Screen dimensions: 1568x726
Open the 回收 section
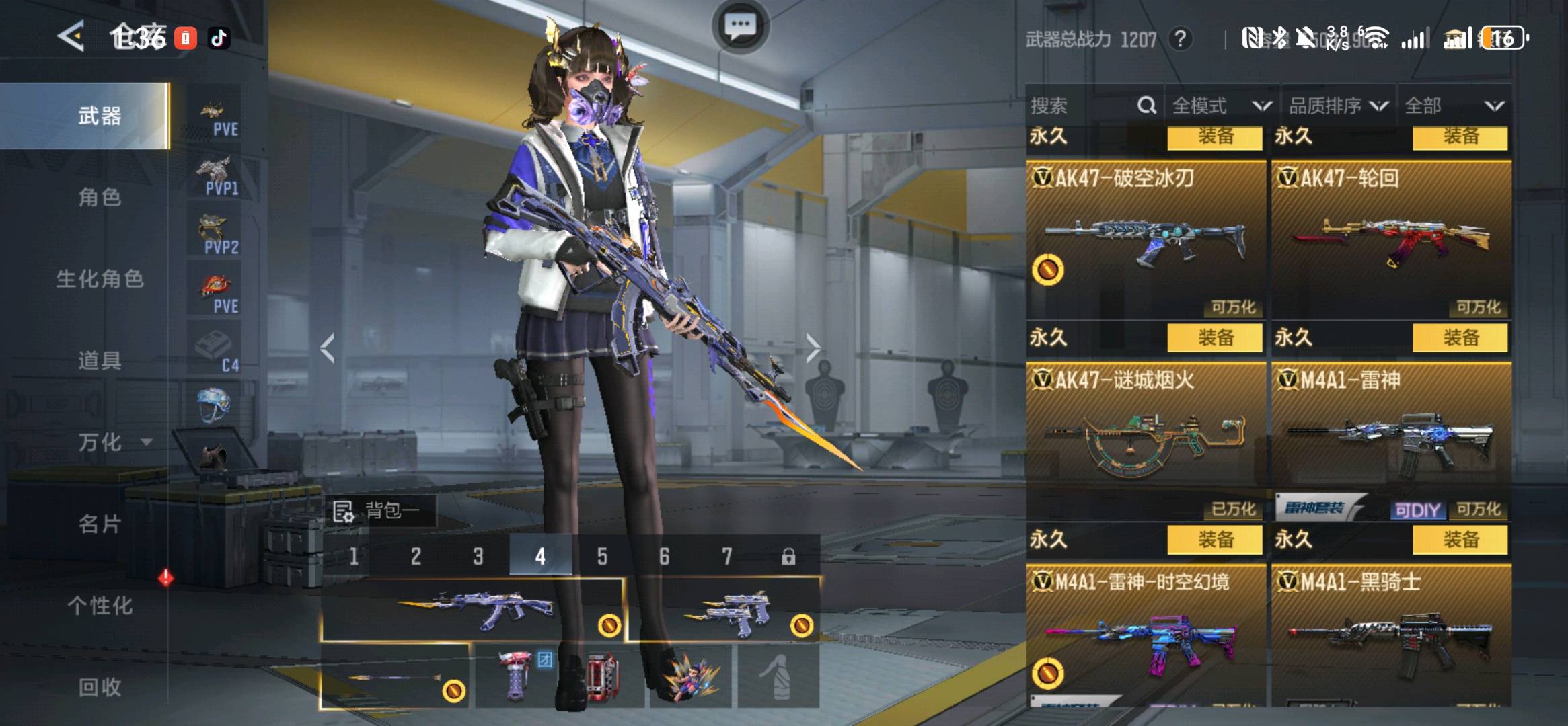tap(100, 687)
